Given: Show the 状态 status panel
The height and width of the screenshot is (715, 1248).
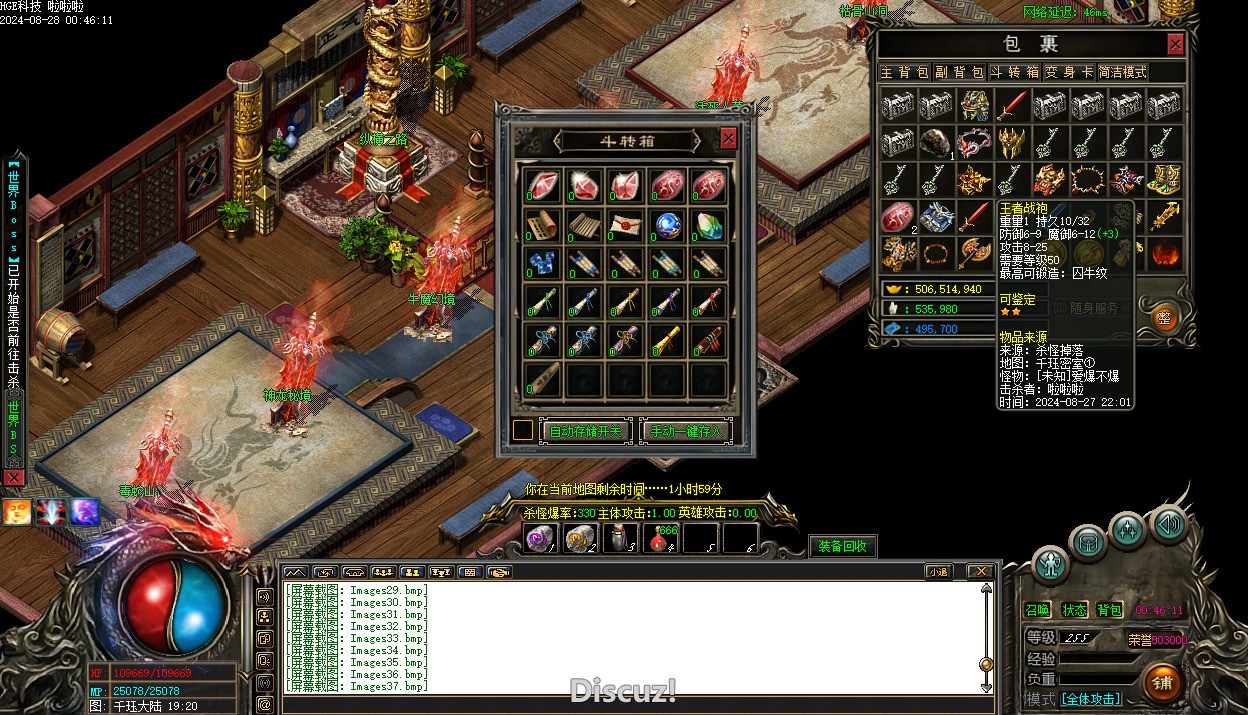Looking at the screenshot, I should [1074, 610].
